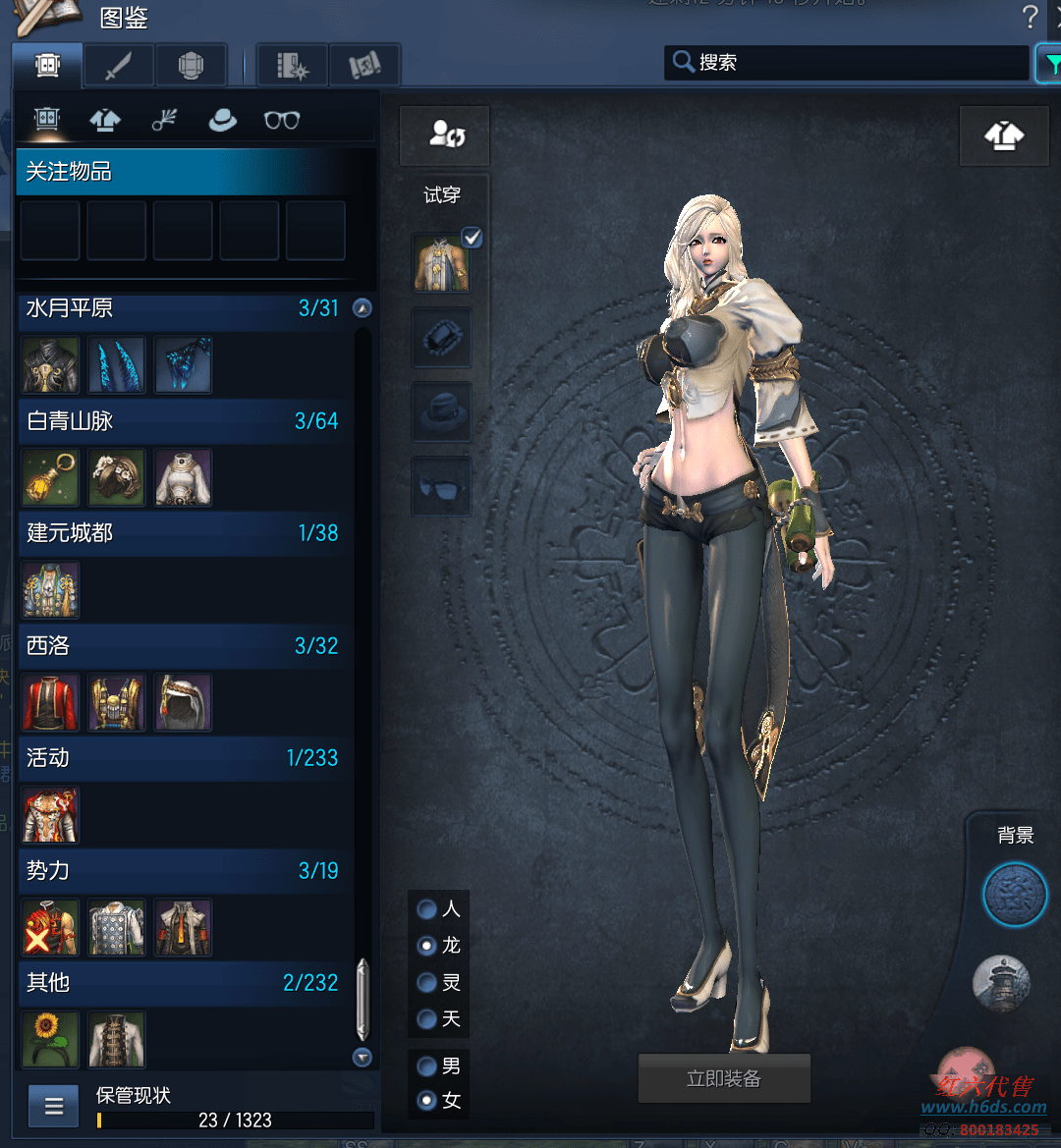Expand the 活动 category header

click(183, 758)
